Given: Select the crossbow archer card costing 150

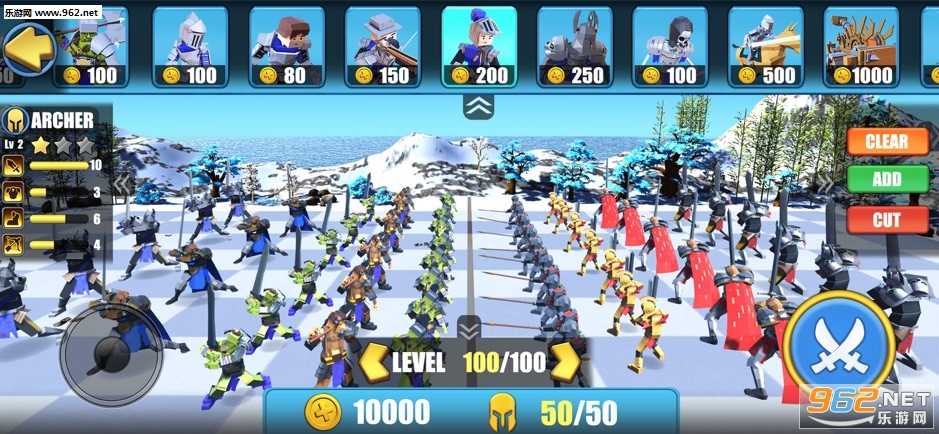Looking at the screenshot, I should click(x=382, y=46).
